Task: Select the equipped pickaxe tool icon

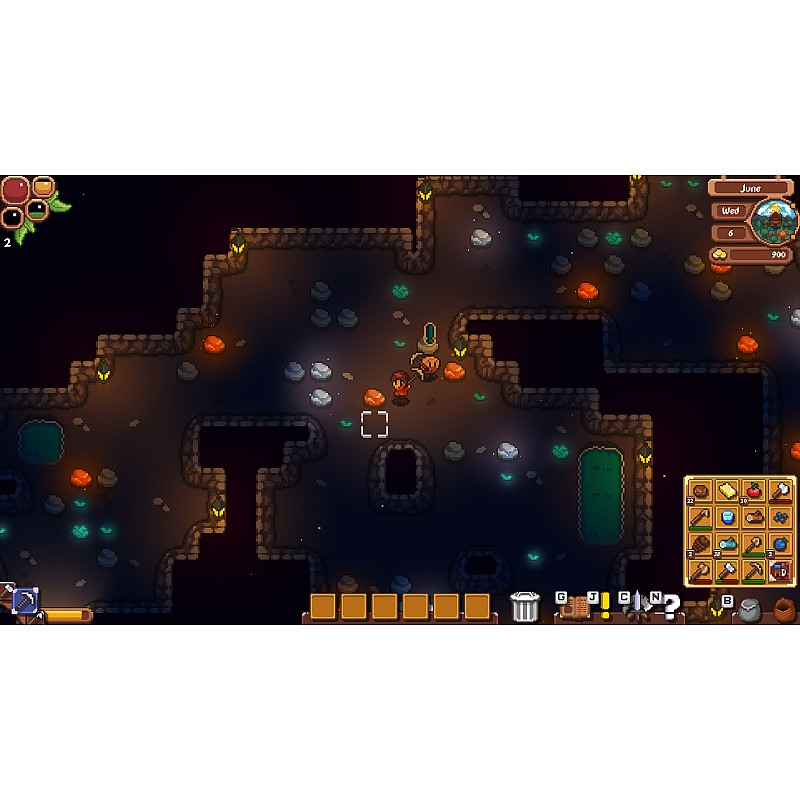Action: tap(24, 600)
